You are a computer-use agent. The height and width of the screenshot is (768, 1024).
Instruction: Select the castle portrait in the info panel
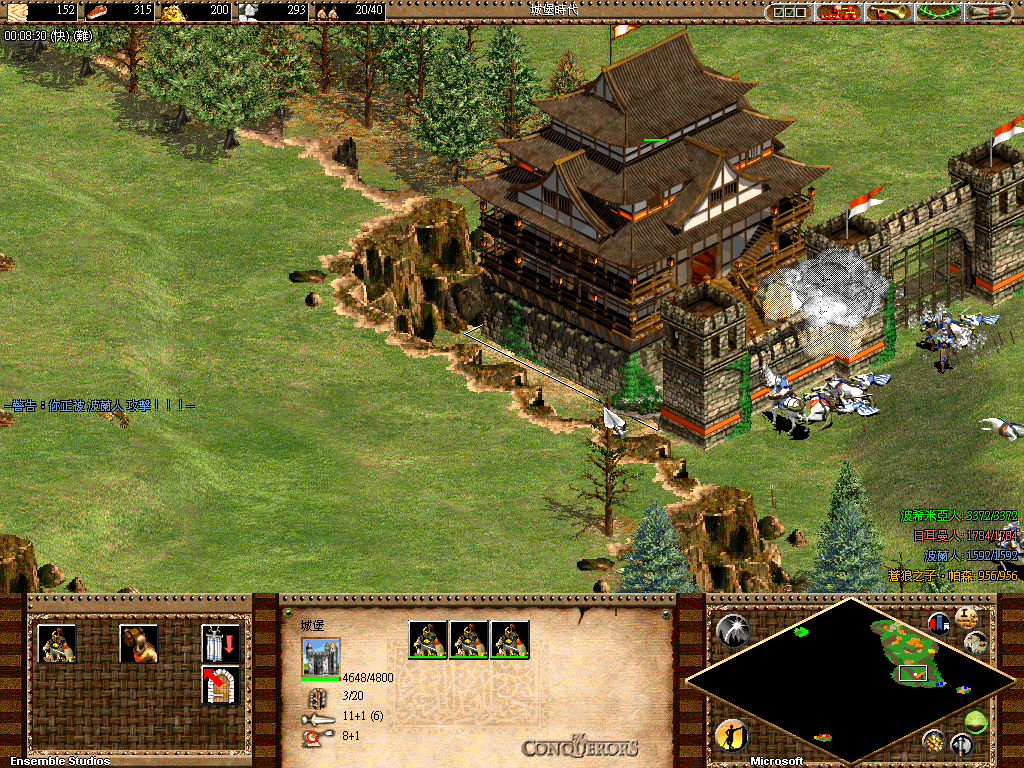coord(320,658)
